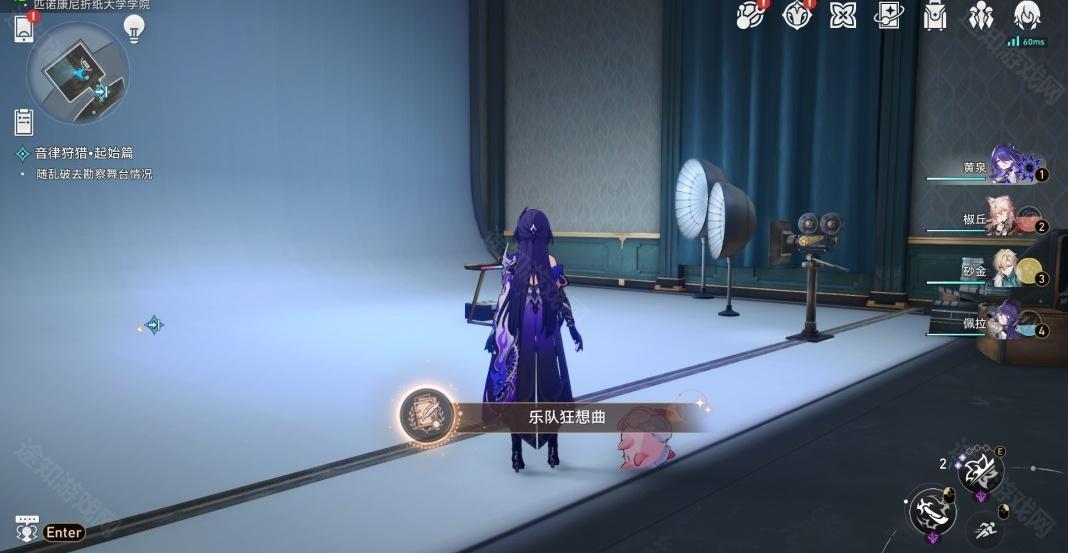Open the character head icon

point(1027,15)
